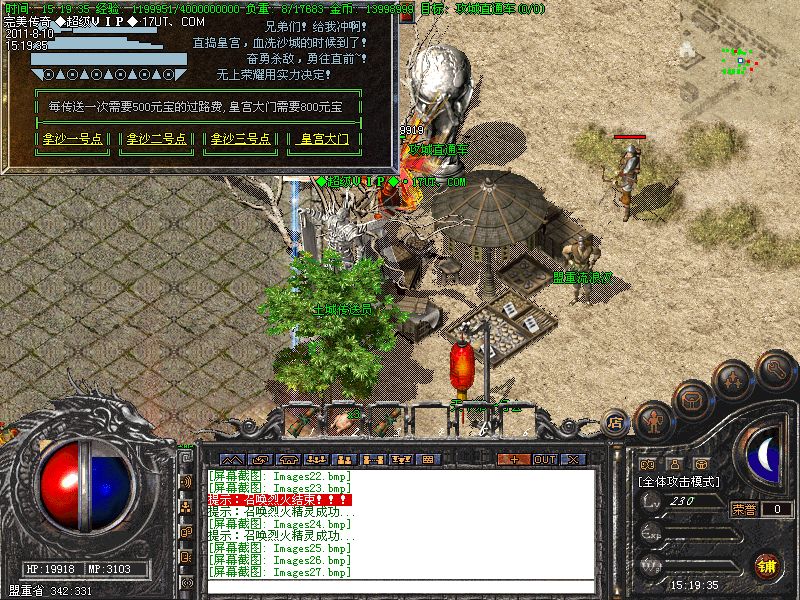The width and height of the screenshot is (800, 600).
Task: Teleport to 皇宫大门
Action: coord(325,140)
